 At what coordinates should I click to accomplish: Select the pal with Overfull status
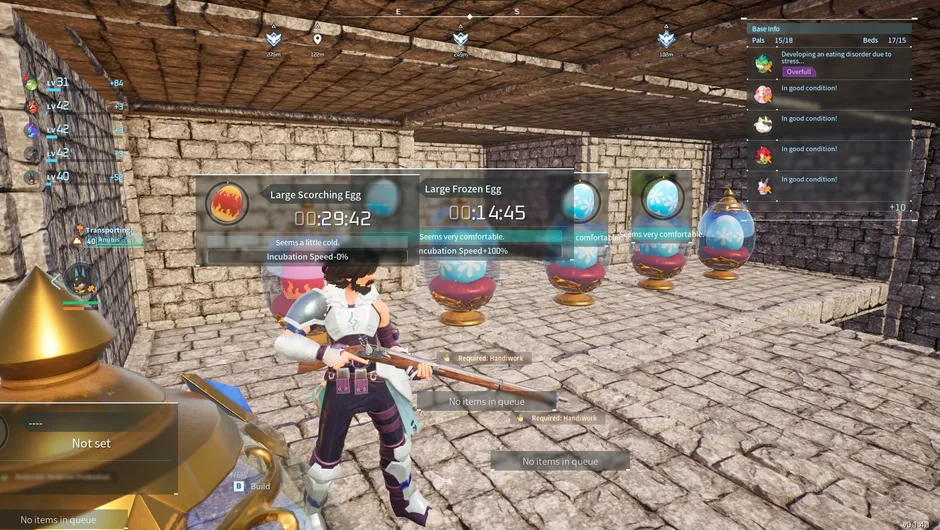[x=764, y=64]
